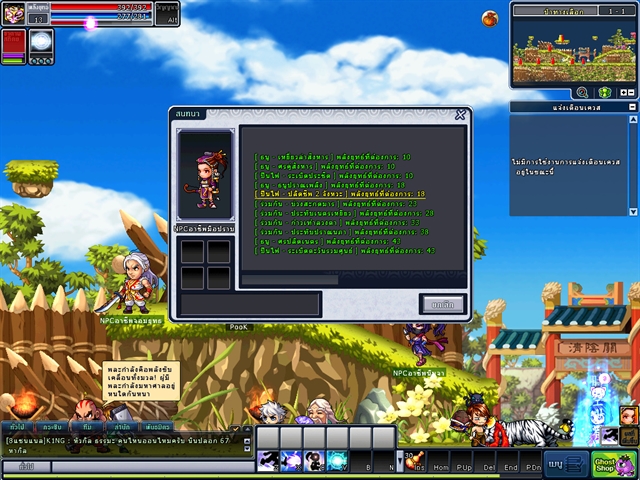Viewport: 640px width, 480px height.
Task: Click the minimap
Action: point(573,50)
